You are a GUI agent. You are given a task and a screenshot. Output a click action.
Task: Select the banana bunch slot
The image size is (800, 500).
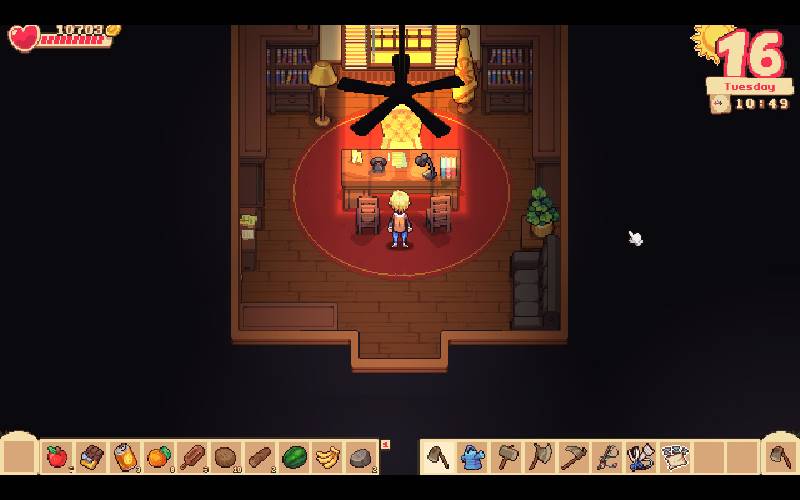pyautogui.click(x=327, y=457)
